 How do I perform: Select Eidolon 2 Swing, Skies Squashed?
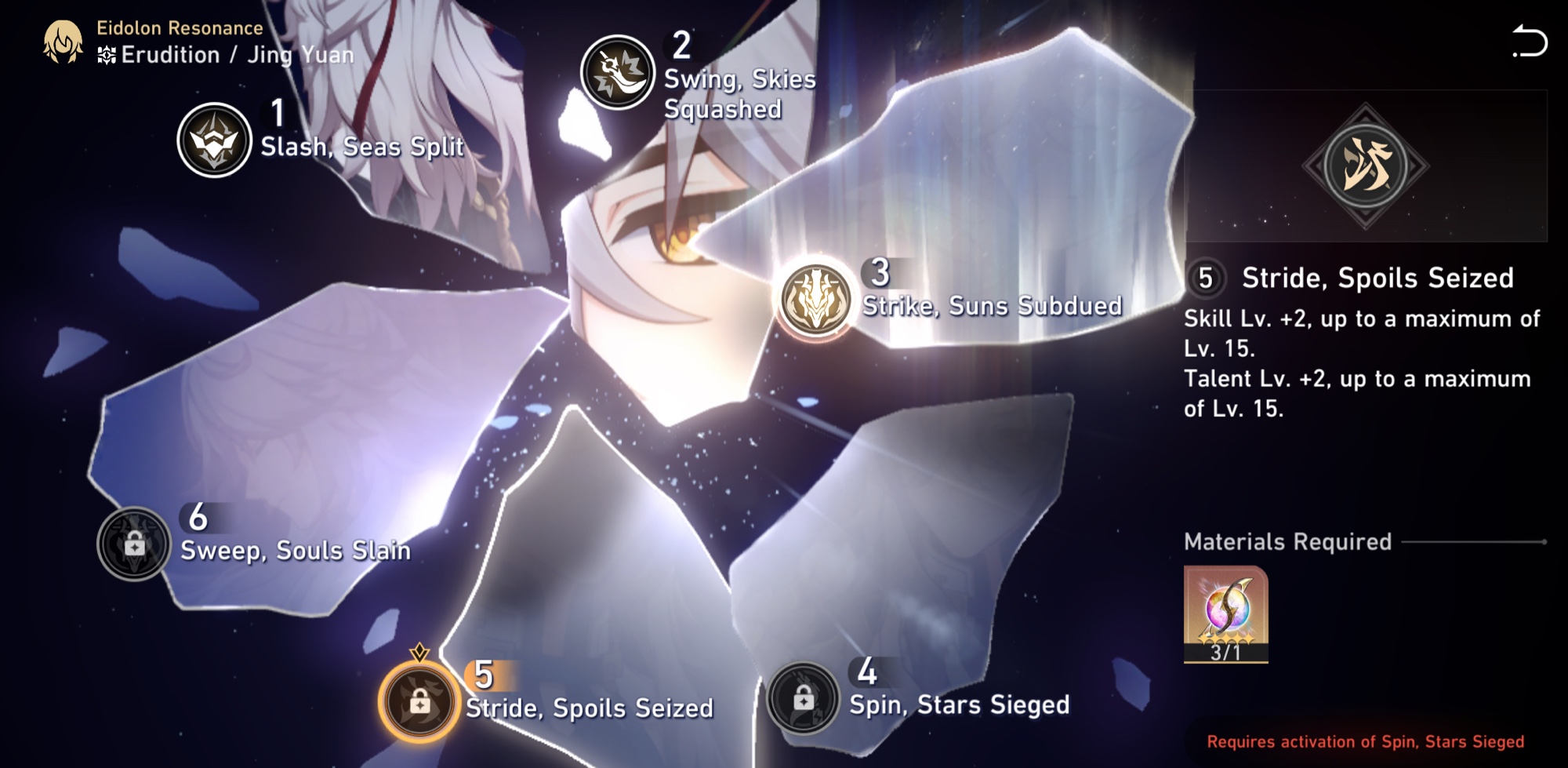click(618, 72)
